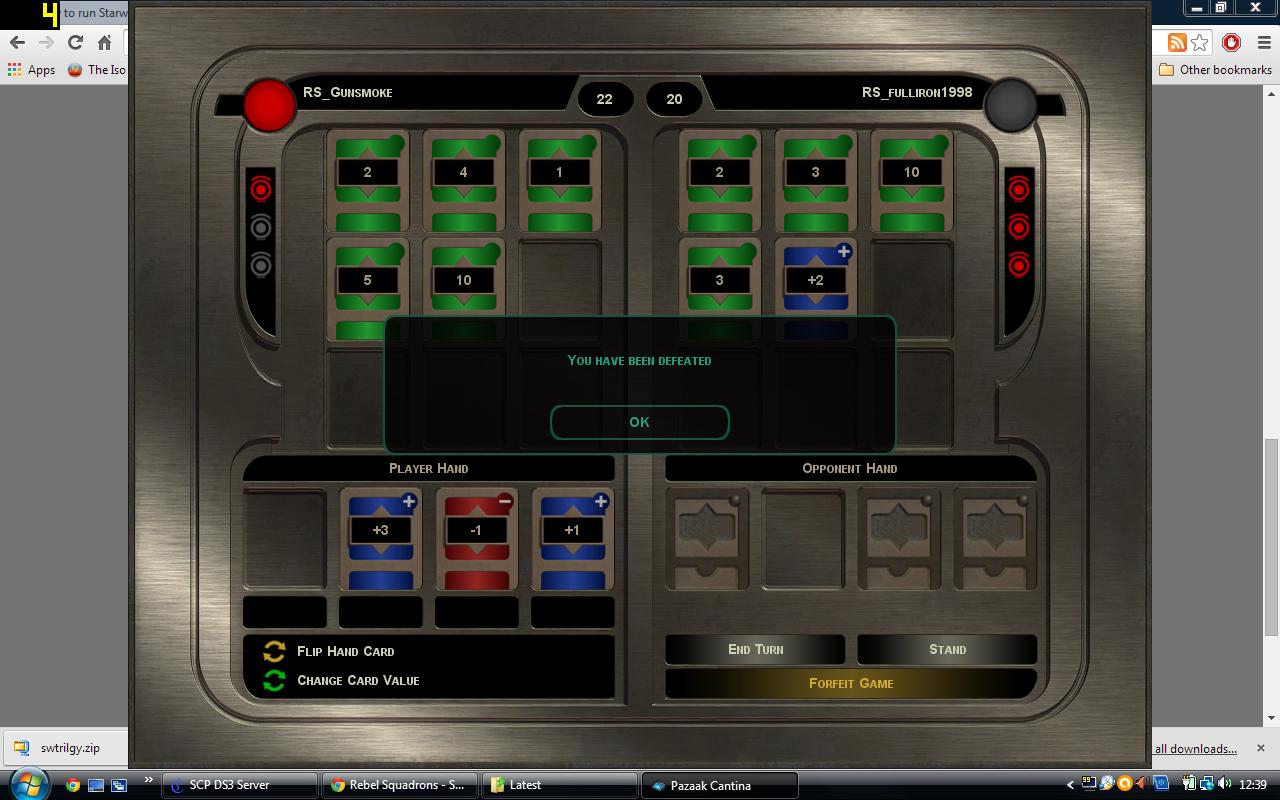The height and width of the screenshot is (800, 1280).
Task: Pick the red -1 hand card
Action: tap(476, 538)
